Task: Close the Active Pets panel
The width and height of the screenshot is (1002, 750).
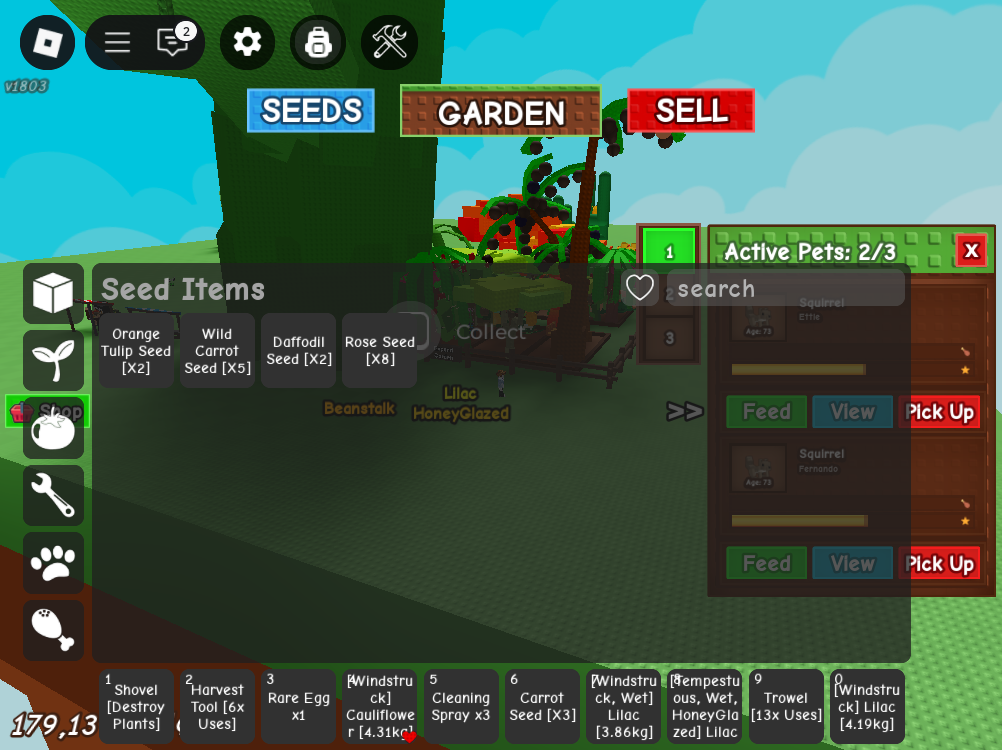Action: (x=970, y=250)
